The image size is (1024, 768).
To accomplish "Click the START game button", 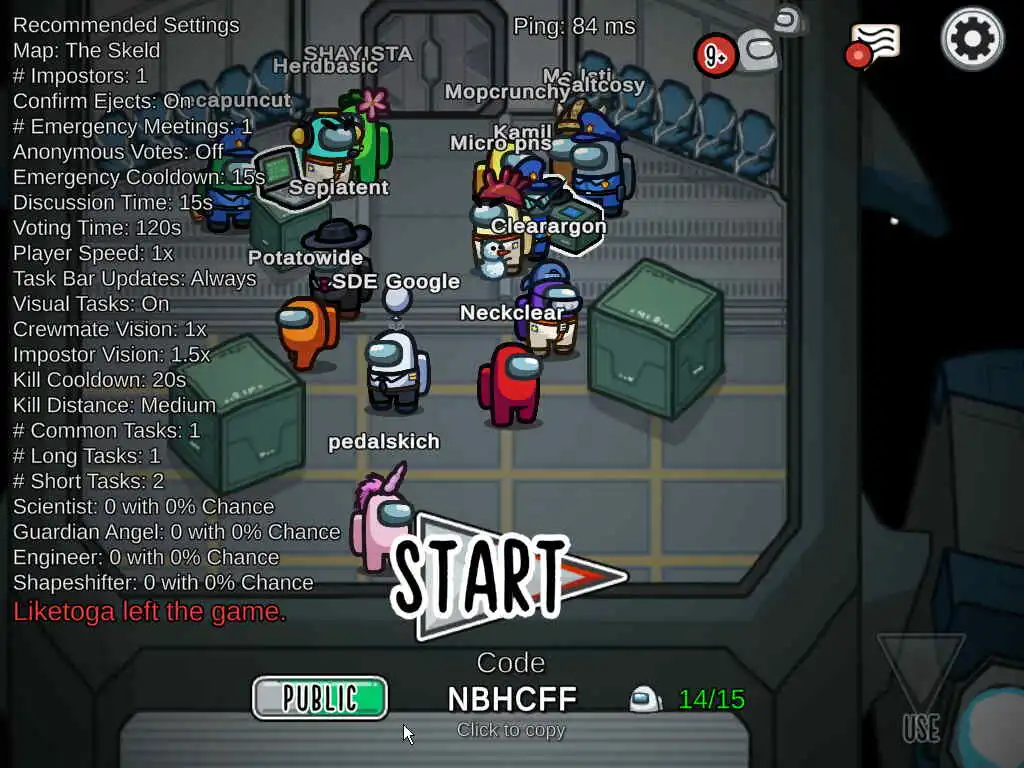I will 490,576.
